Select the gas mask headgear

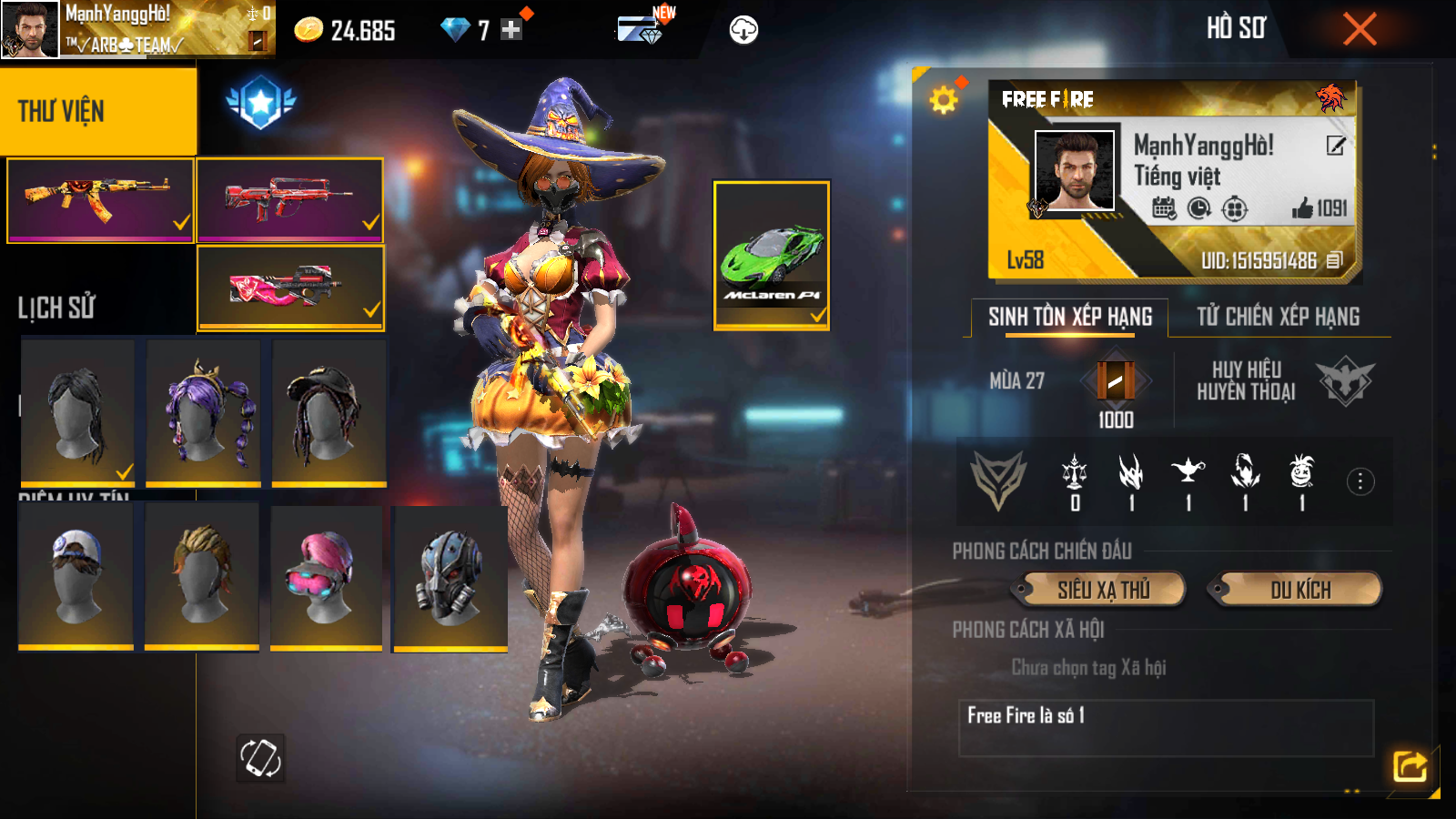point(450,578)
